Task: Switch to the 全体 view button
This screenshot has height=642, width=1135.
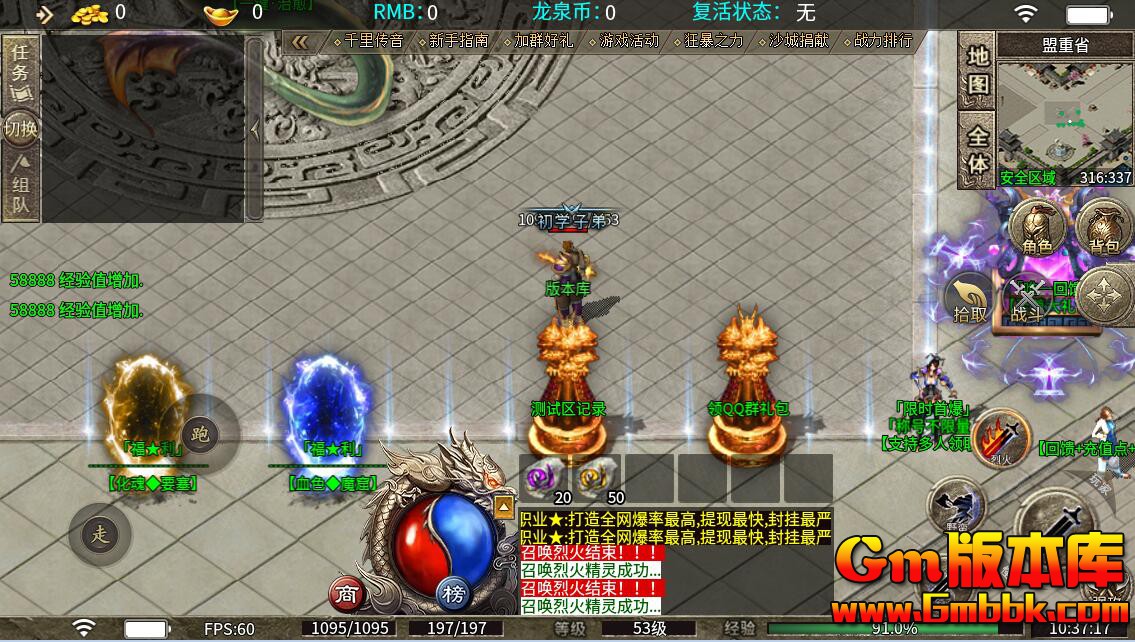Action: (977, 149)
